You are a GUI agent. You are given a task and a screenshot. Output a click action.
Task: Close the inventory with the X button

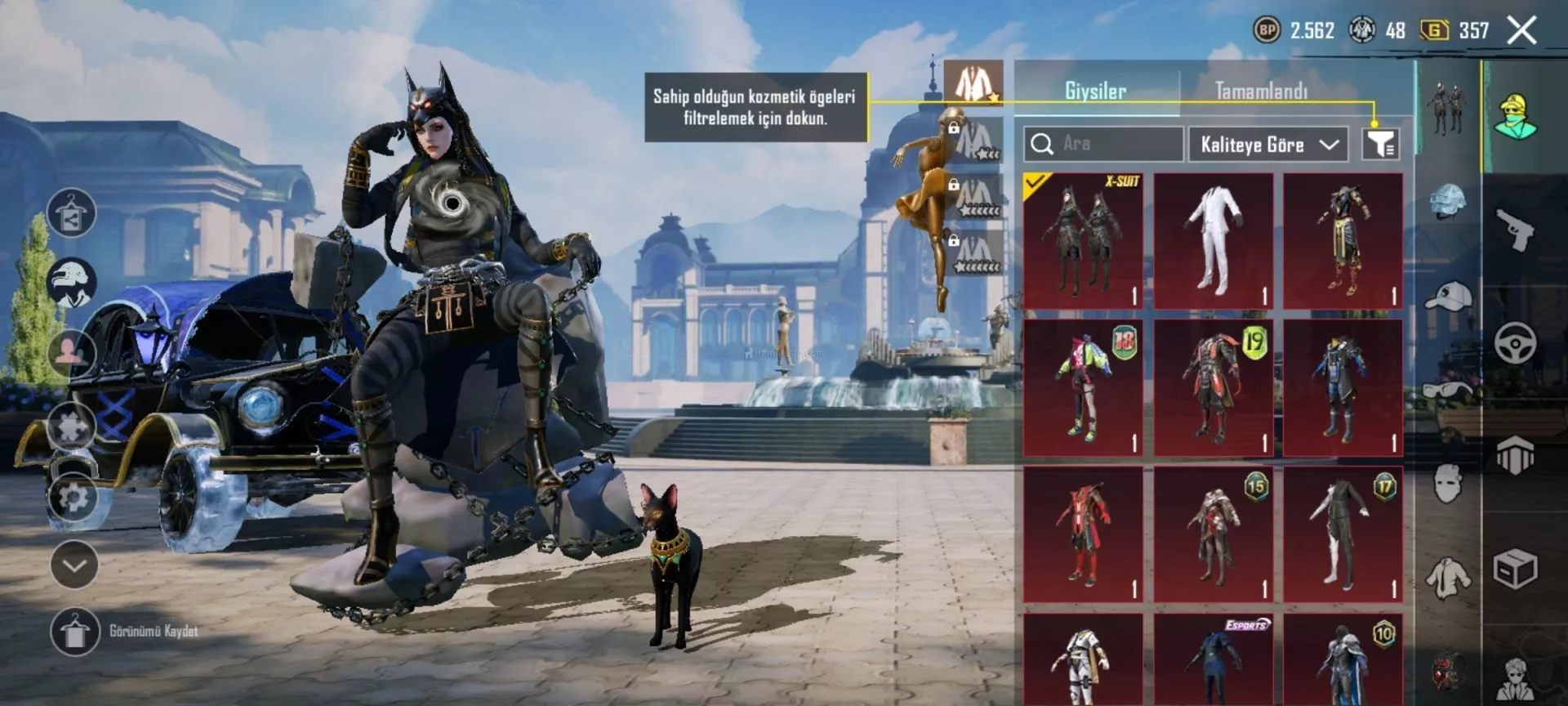pyautogui.click(x=1521, y=31)
